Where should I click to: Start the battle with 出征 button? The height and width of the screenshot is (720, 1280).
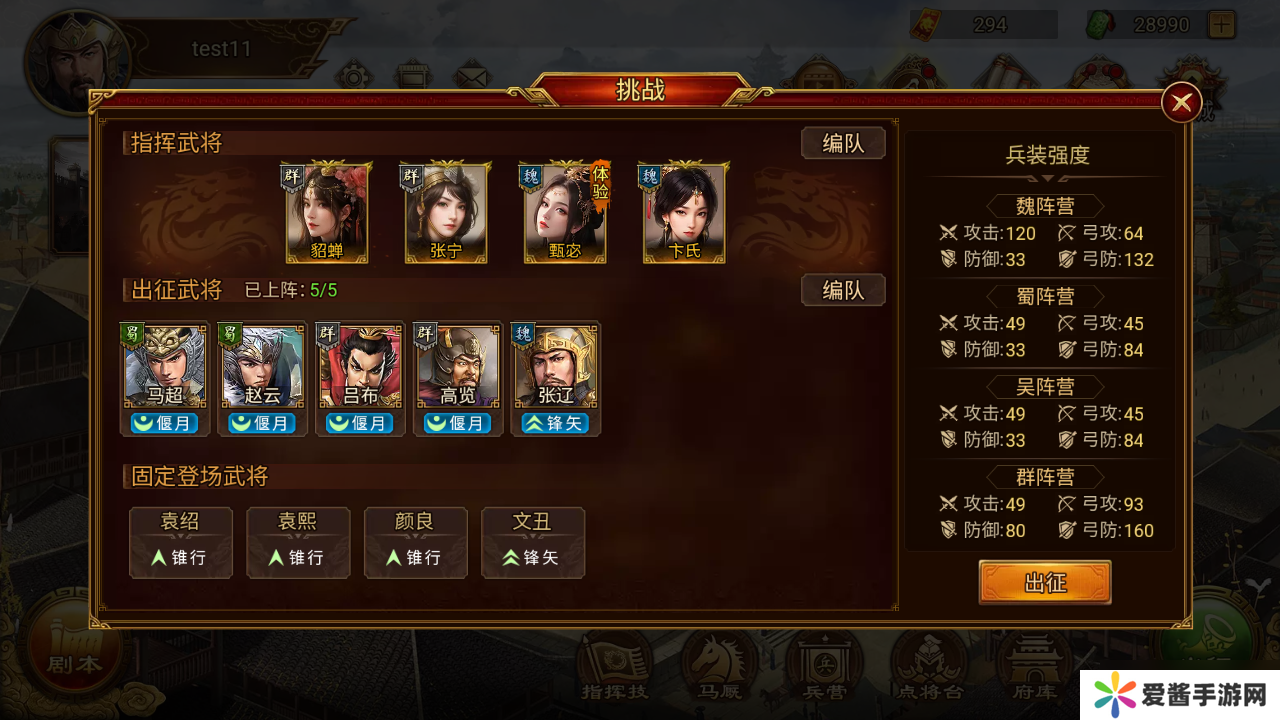coord(1044,582)
